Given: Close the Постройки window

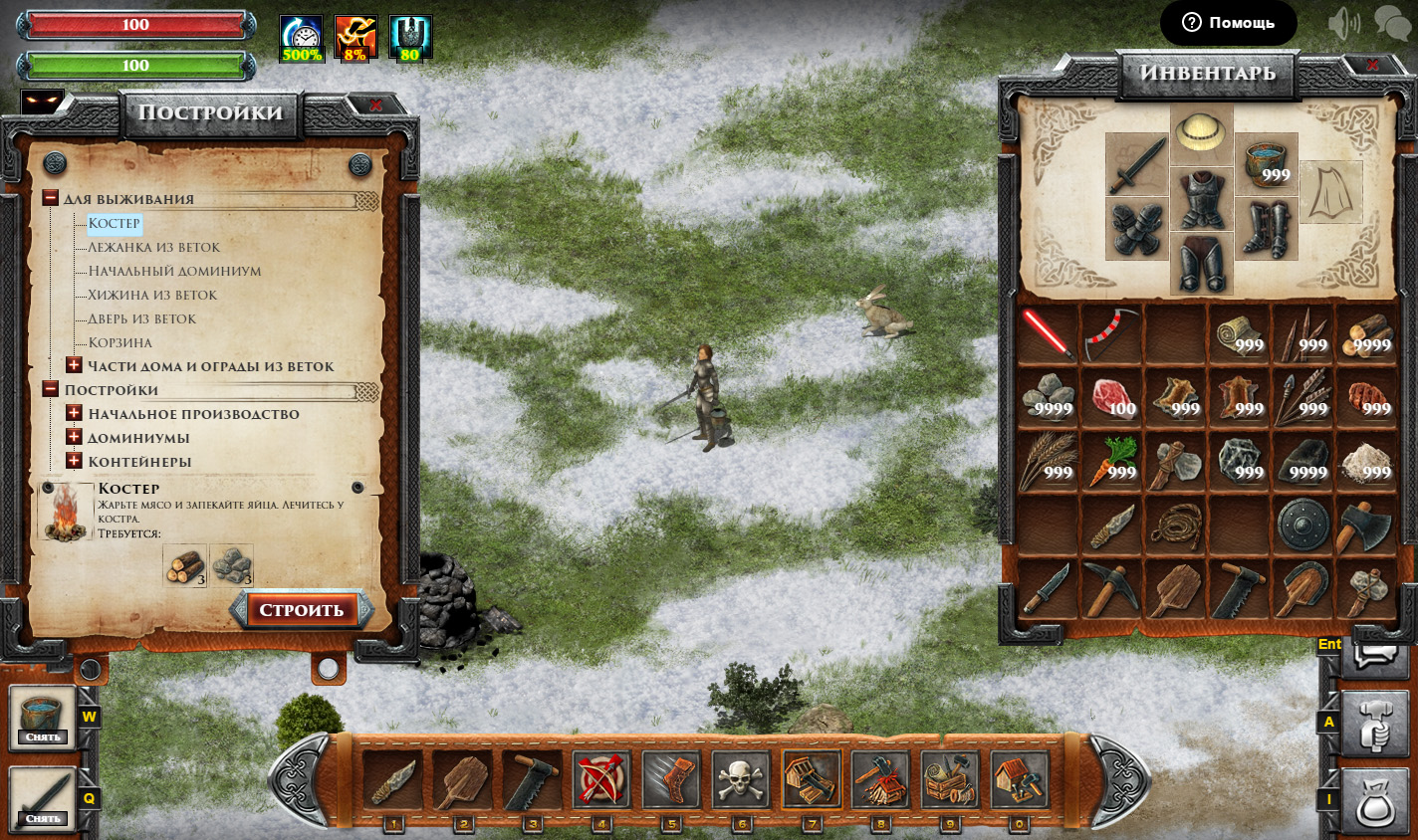Looking at the screenshot, I should point(374,105).
